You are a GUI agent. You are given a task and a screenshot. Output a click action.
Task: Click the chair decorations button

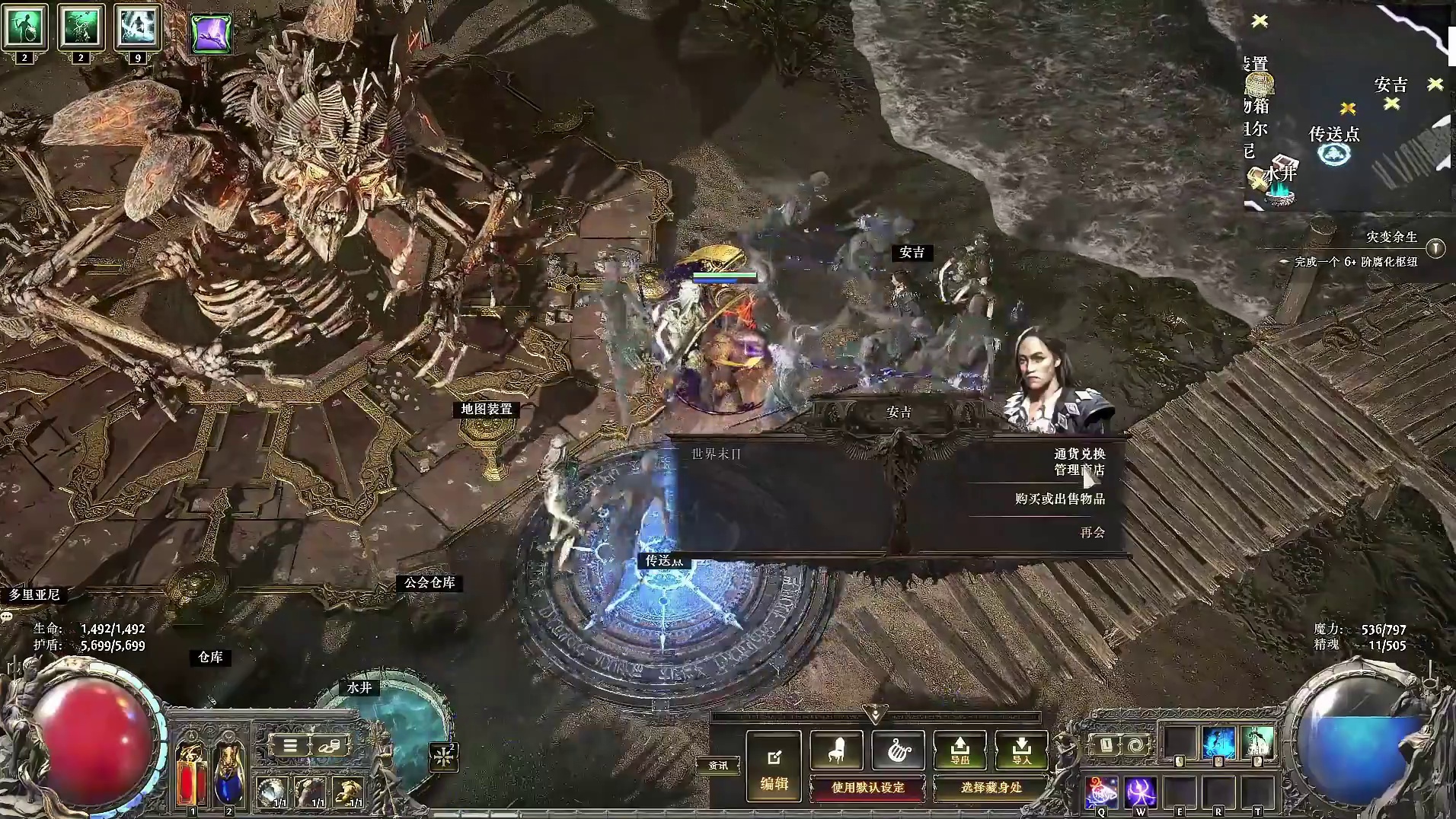836,750
